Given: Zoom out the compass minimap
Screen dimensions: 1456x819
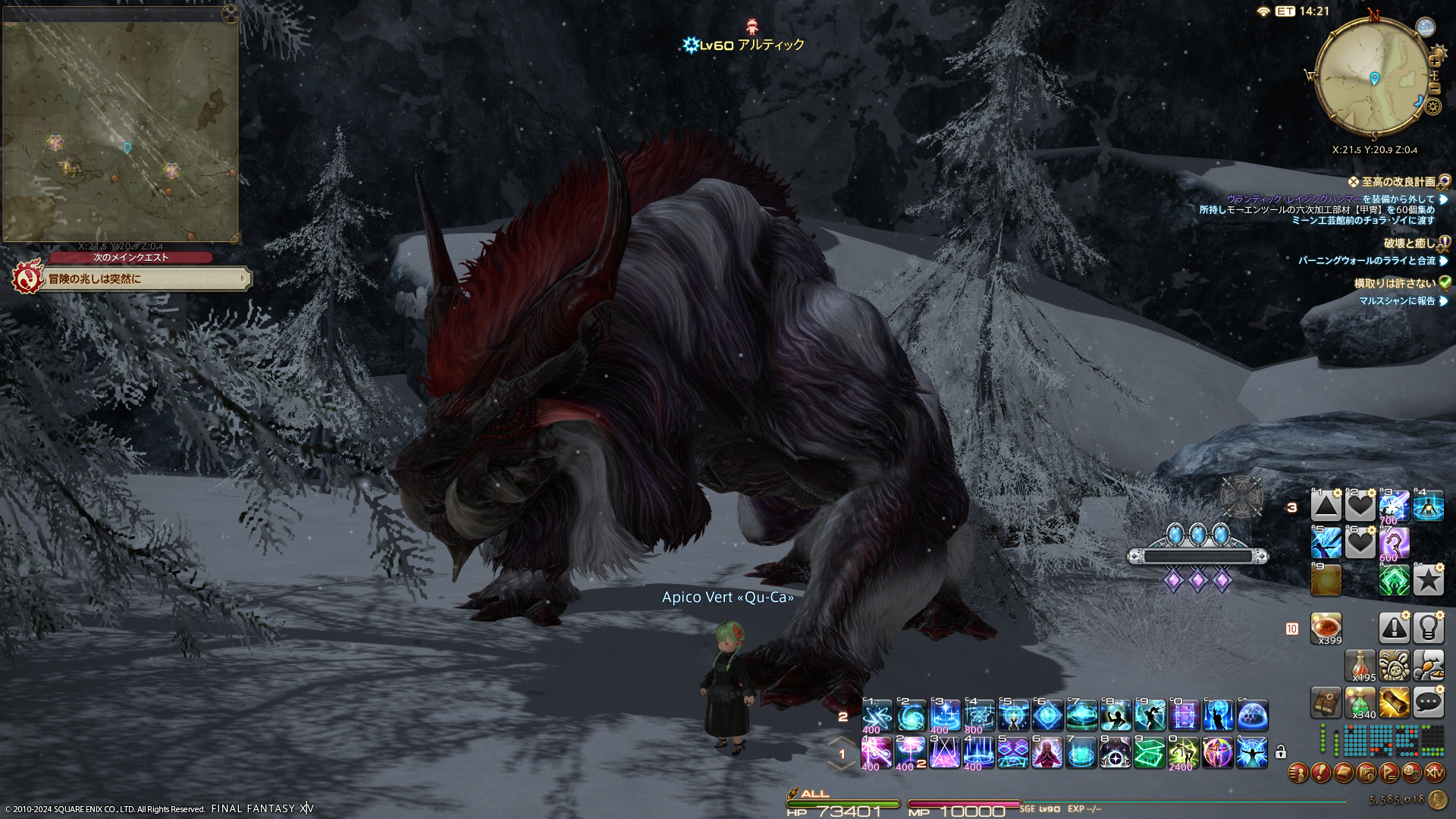Looking at the screenshot, I should [1433, 89].
